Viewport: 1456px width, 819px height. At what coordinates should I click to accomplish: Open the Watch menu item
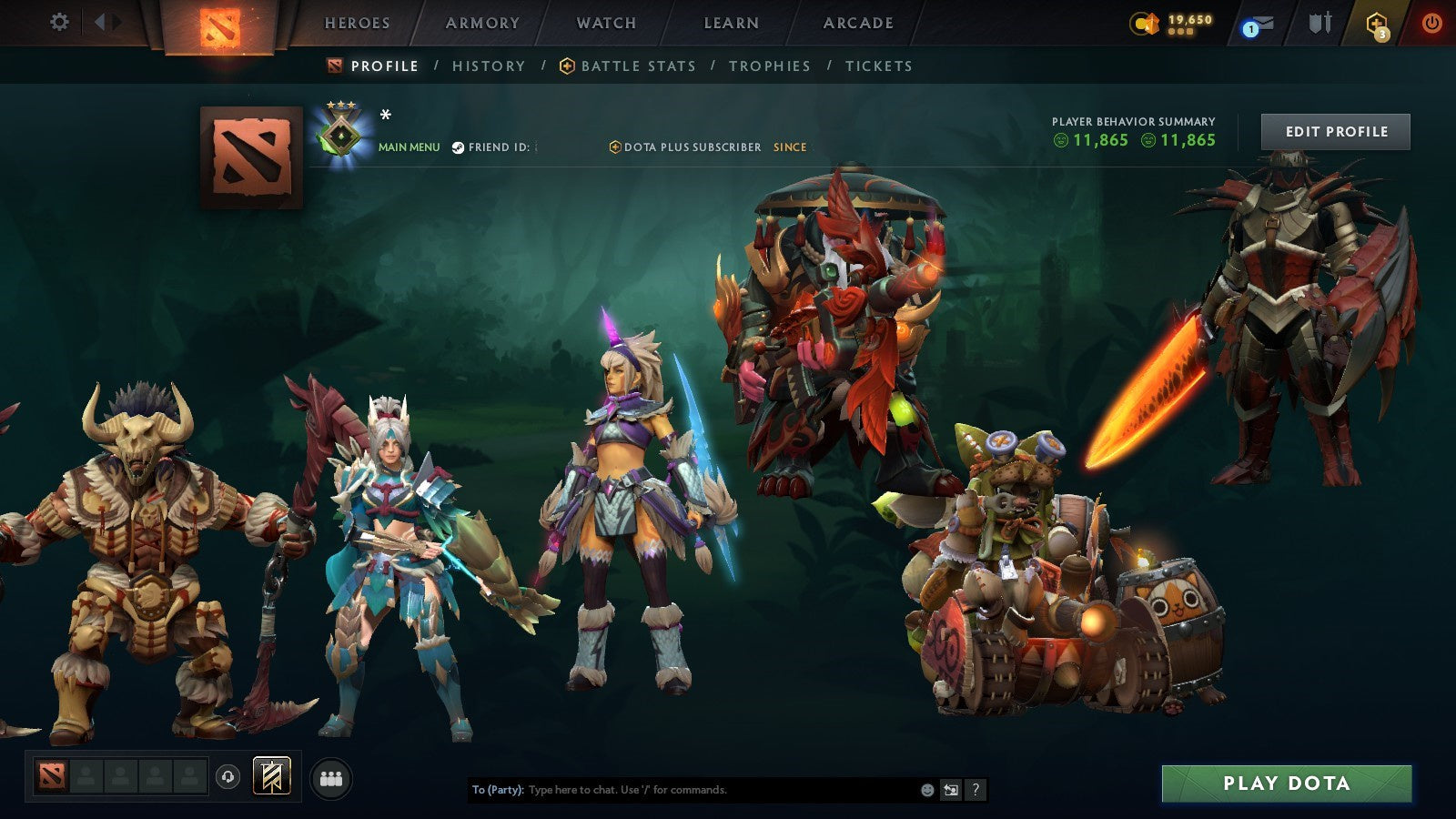tap(606, 24)
